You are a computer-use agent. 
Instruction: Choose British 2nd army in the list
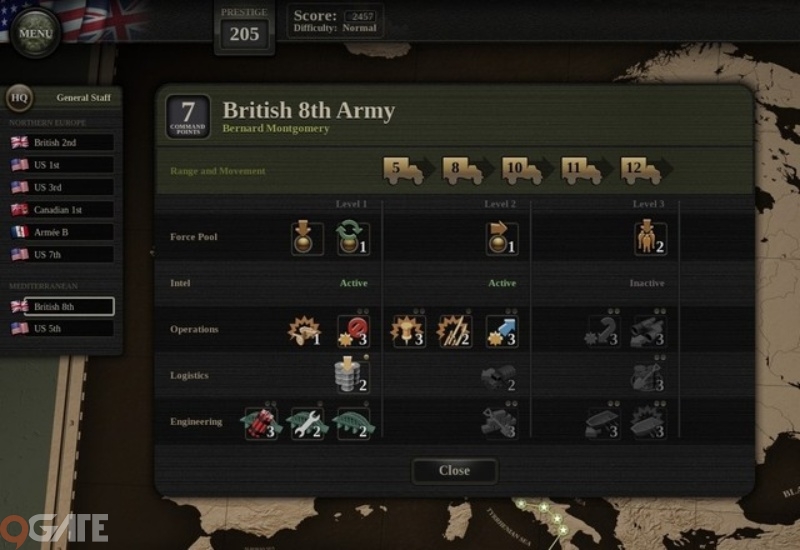click(x=60, y=142)
